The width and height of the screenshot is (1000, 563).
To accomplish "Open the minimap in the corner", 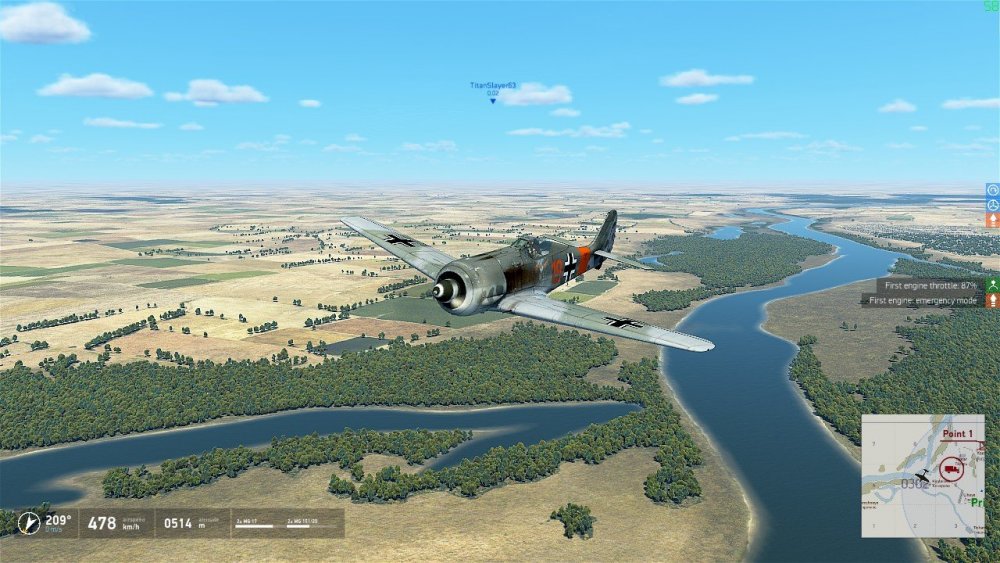I will coord(922,476).
